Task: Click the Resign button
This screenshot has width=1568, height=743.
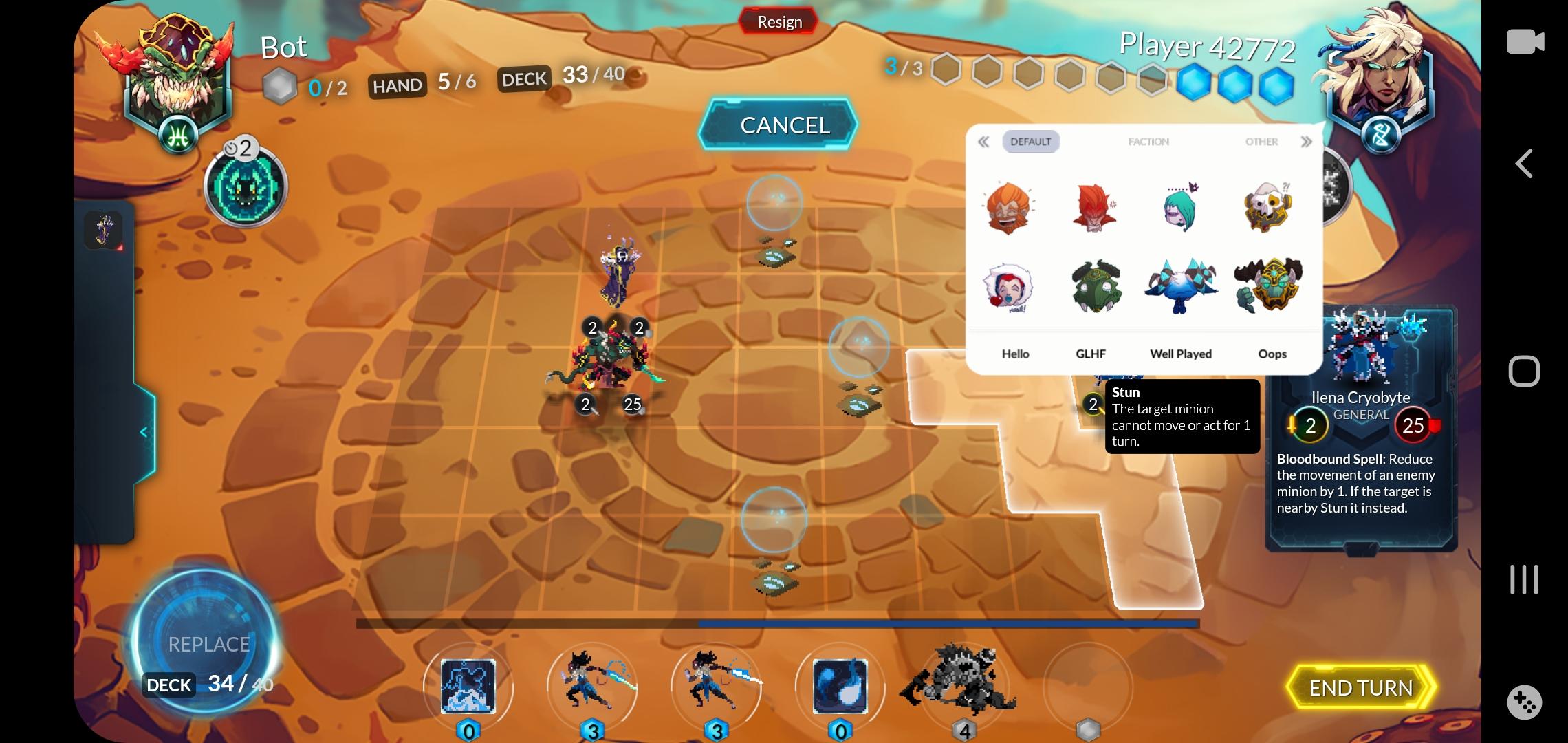Action: (x=779, y=21)
